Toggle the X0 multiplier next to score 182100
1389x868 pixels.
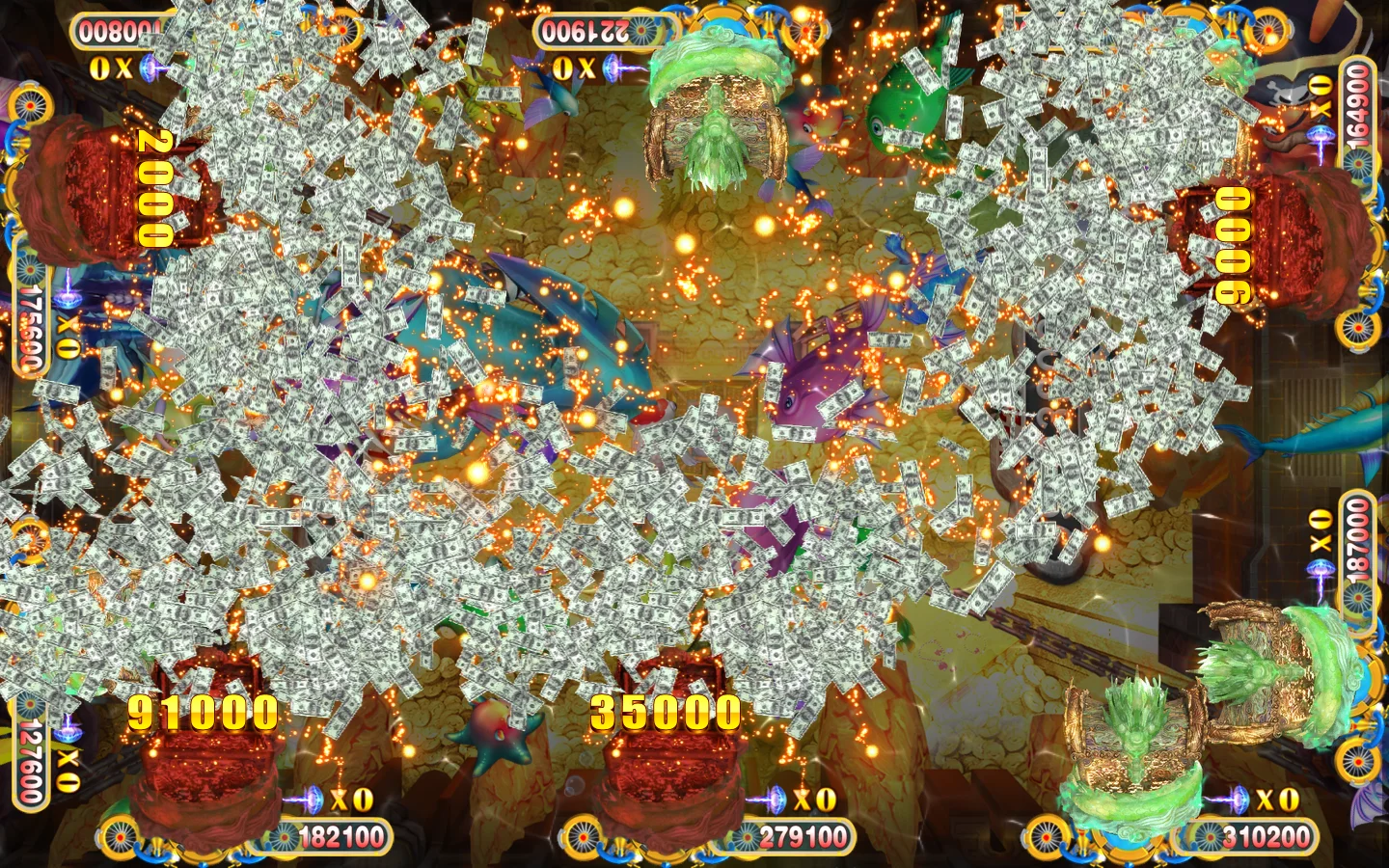(350, 797)
